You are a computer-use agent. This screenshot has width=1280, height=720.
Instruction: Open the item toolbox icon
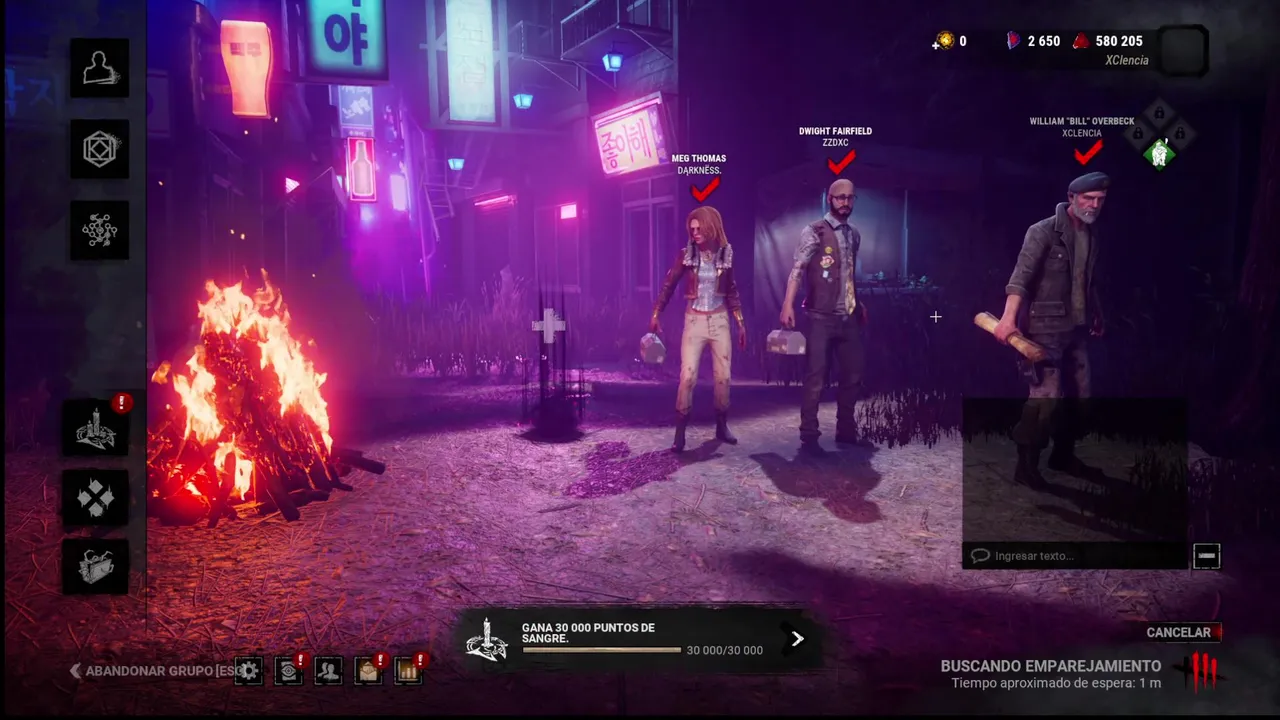pyautogui.click(x=96, y=566)
